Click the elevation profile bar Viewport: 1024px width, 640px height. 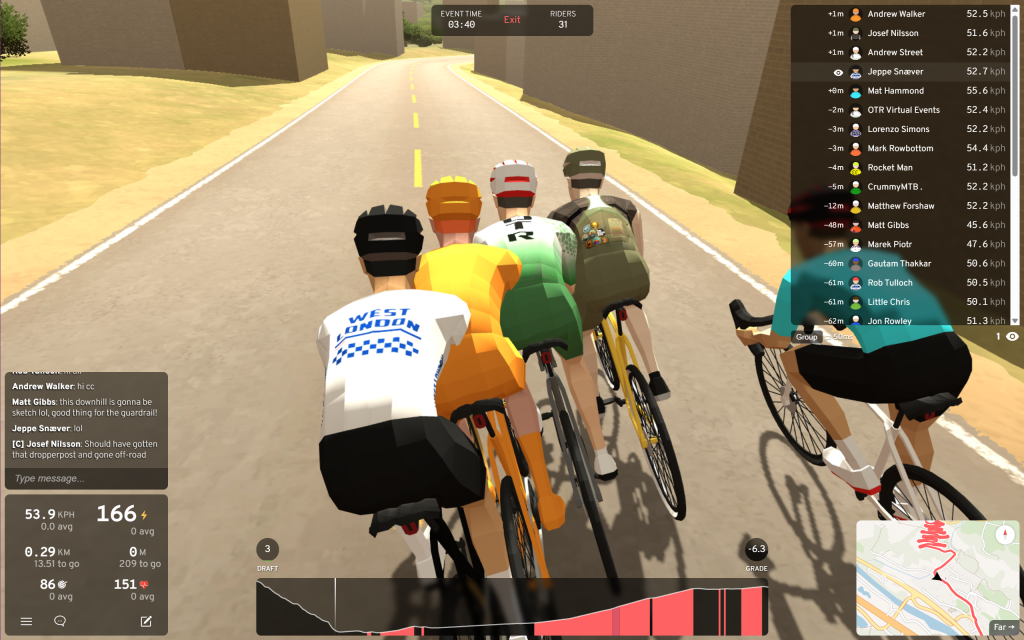pyautogui.click(x=511, y=608)
